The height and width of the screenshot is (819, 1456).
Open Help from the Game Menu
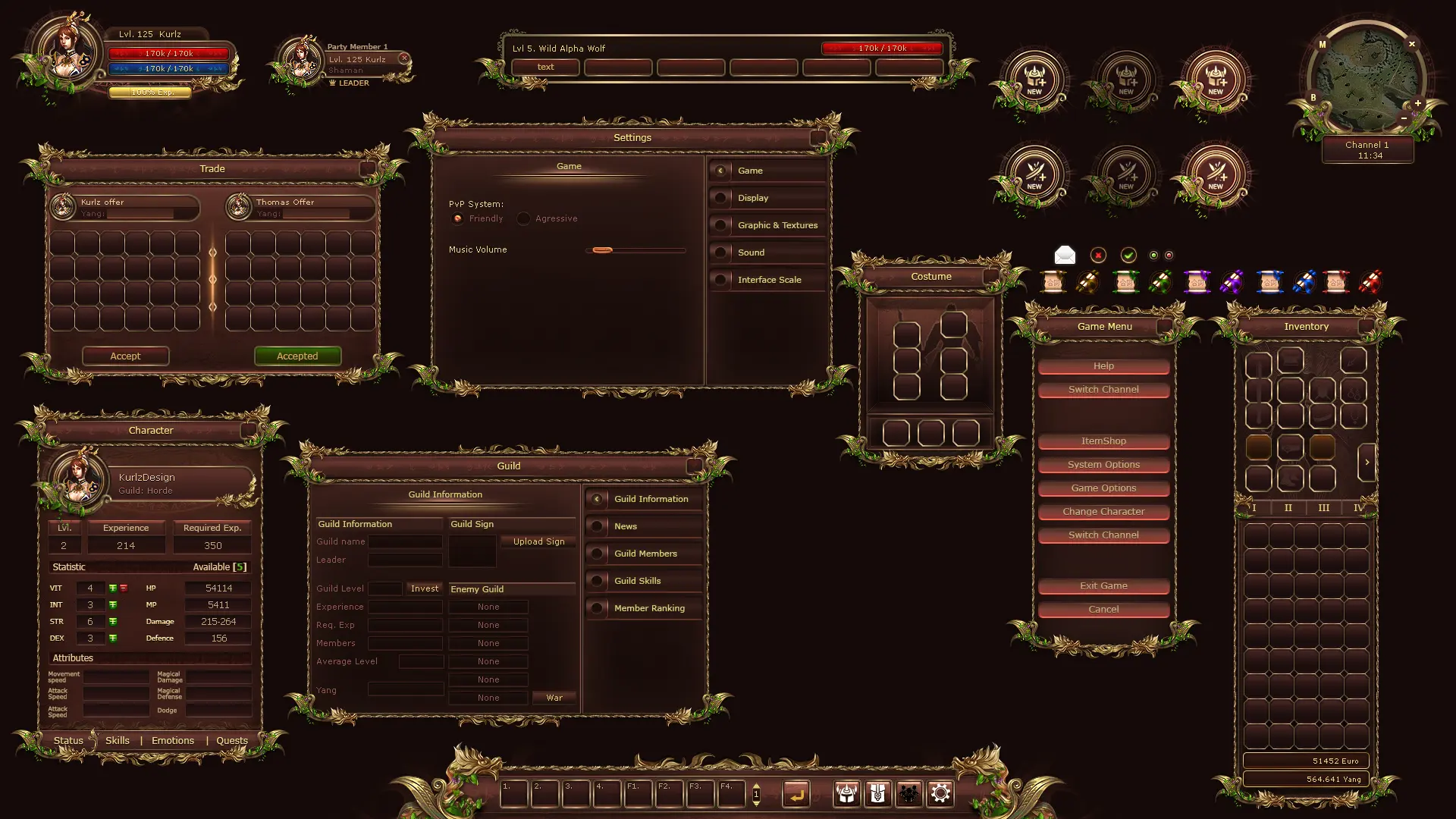tap(1103, 366)
